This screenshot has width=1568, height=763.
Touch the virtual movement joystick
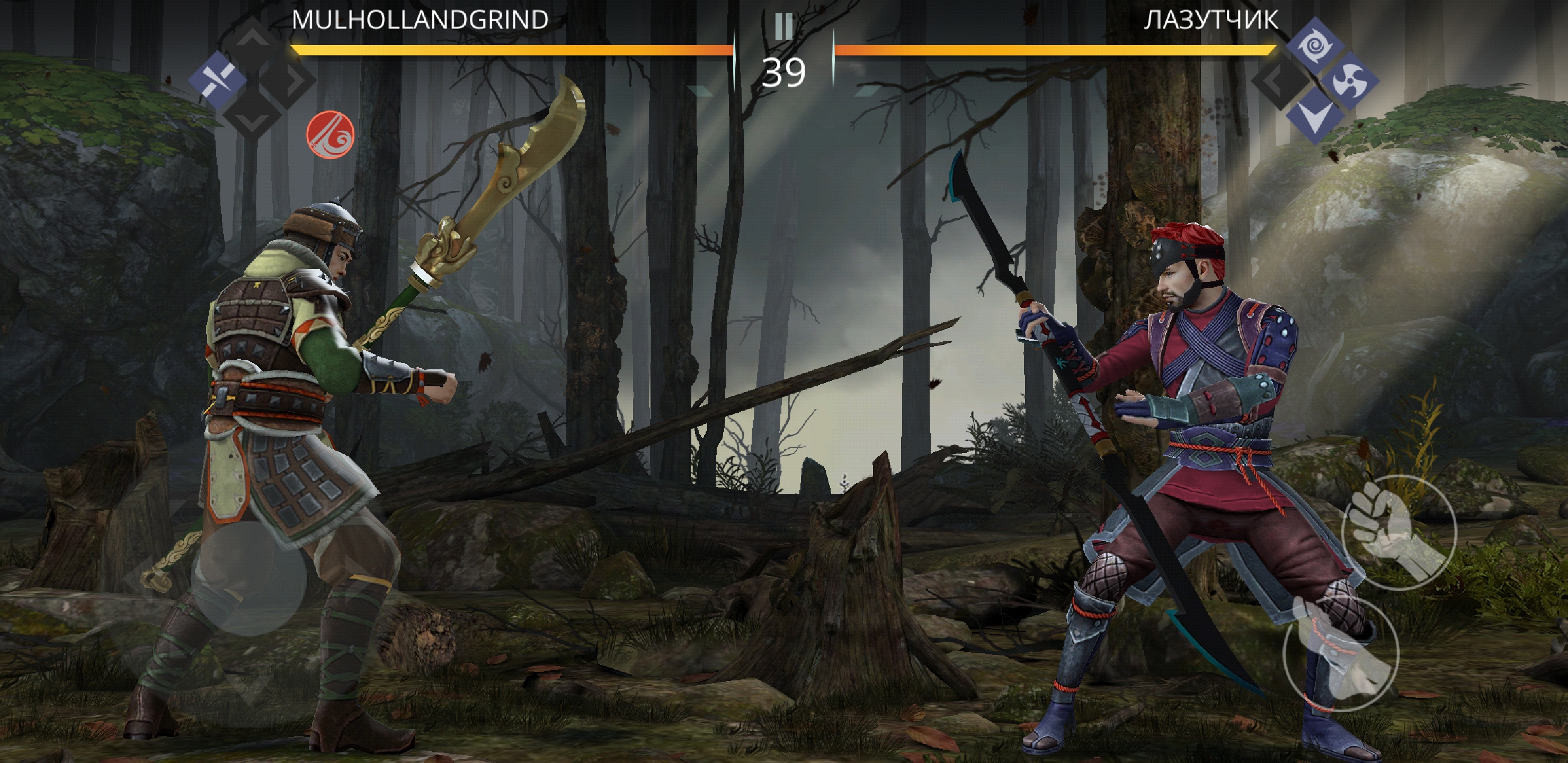pyautogui.click(x=249, y=579)
